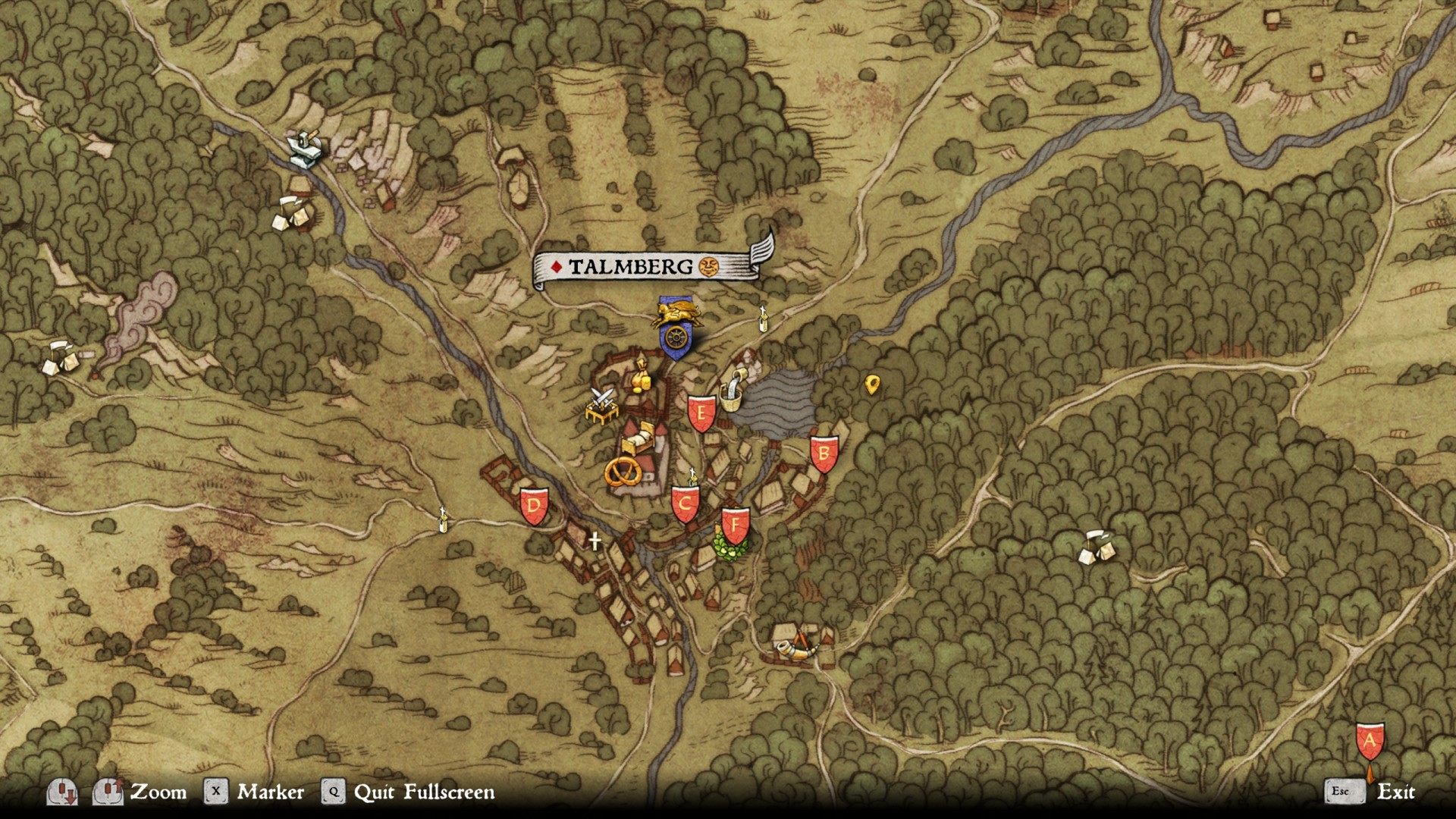
Task: Select quest marker A shield
Action: click(1370, 742)
